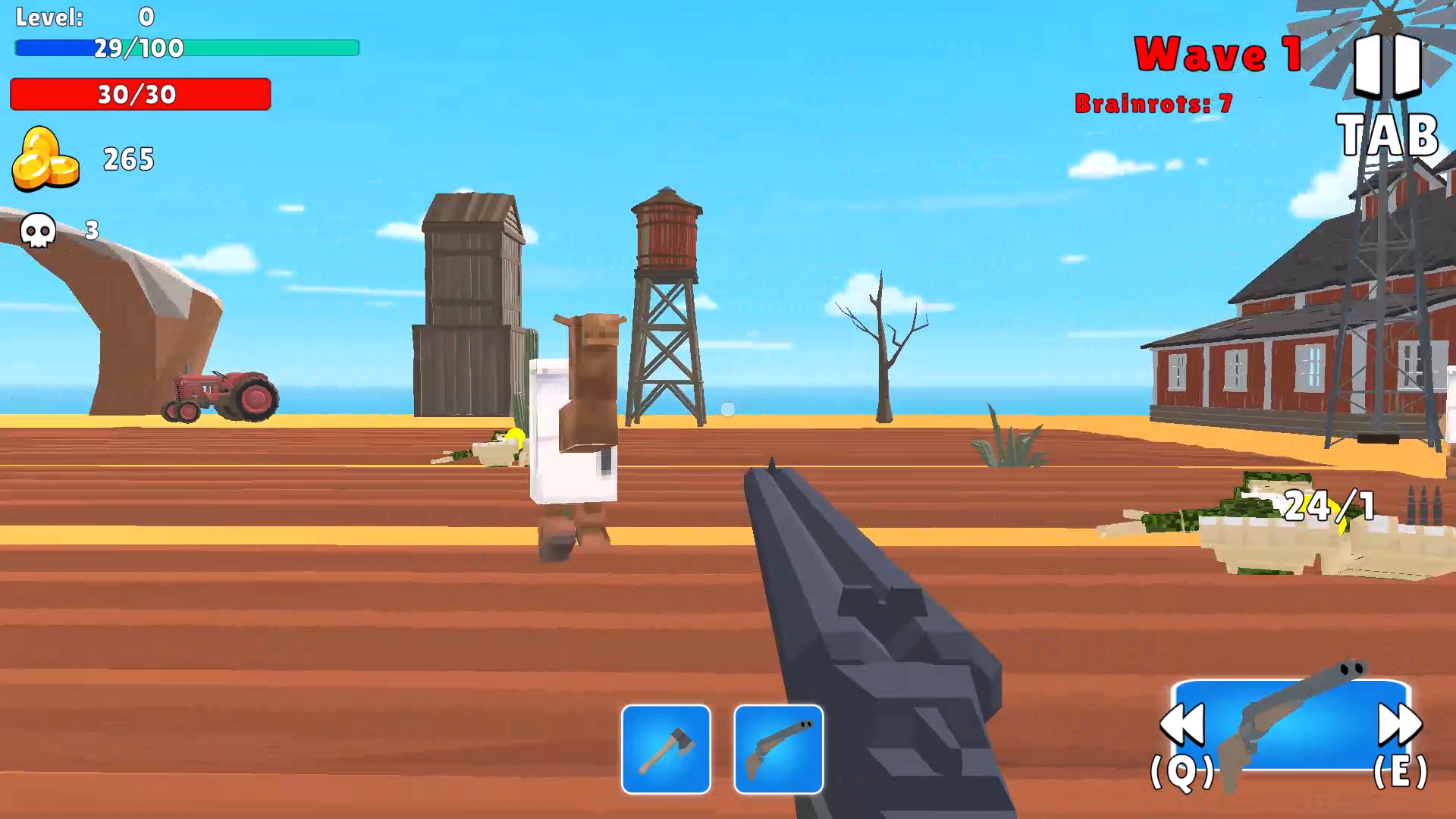Click the skull kill-counter icon

coord(38,231)
